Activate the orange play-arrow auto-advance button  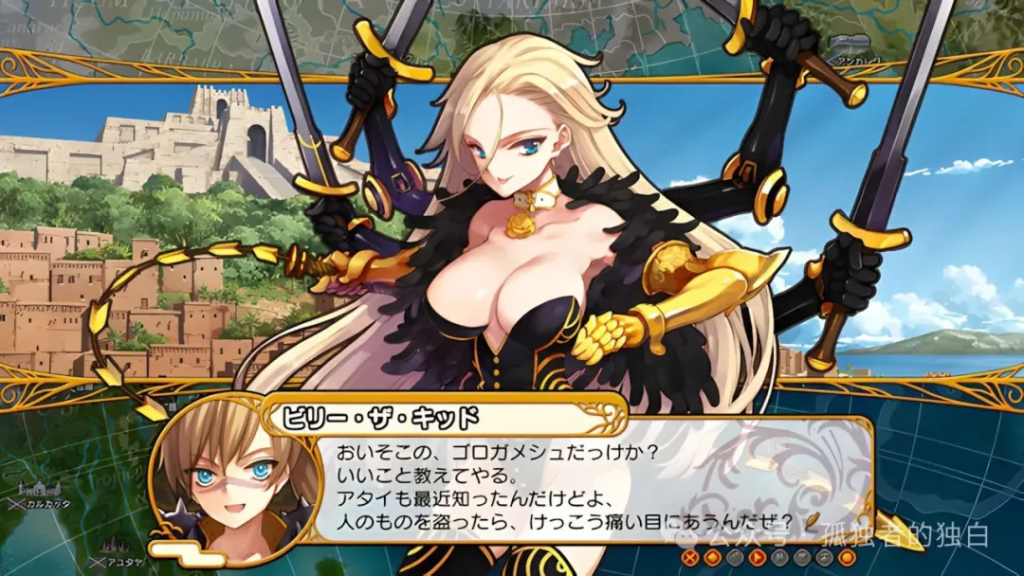[757, 557]
